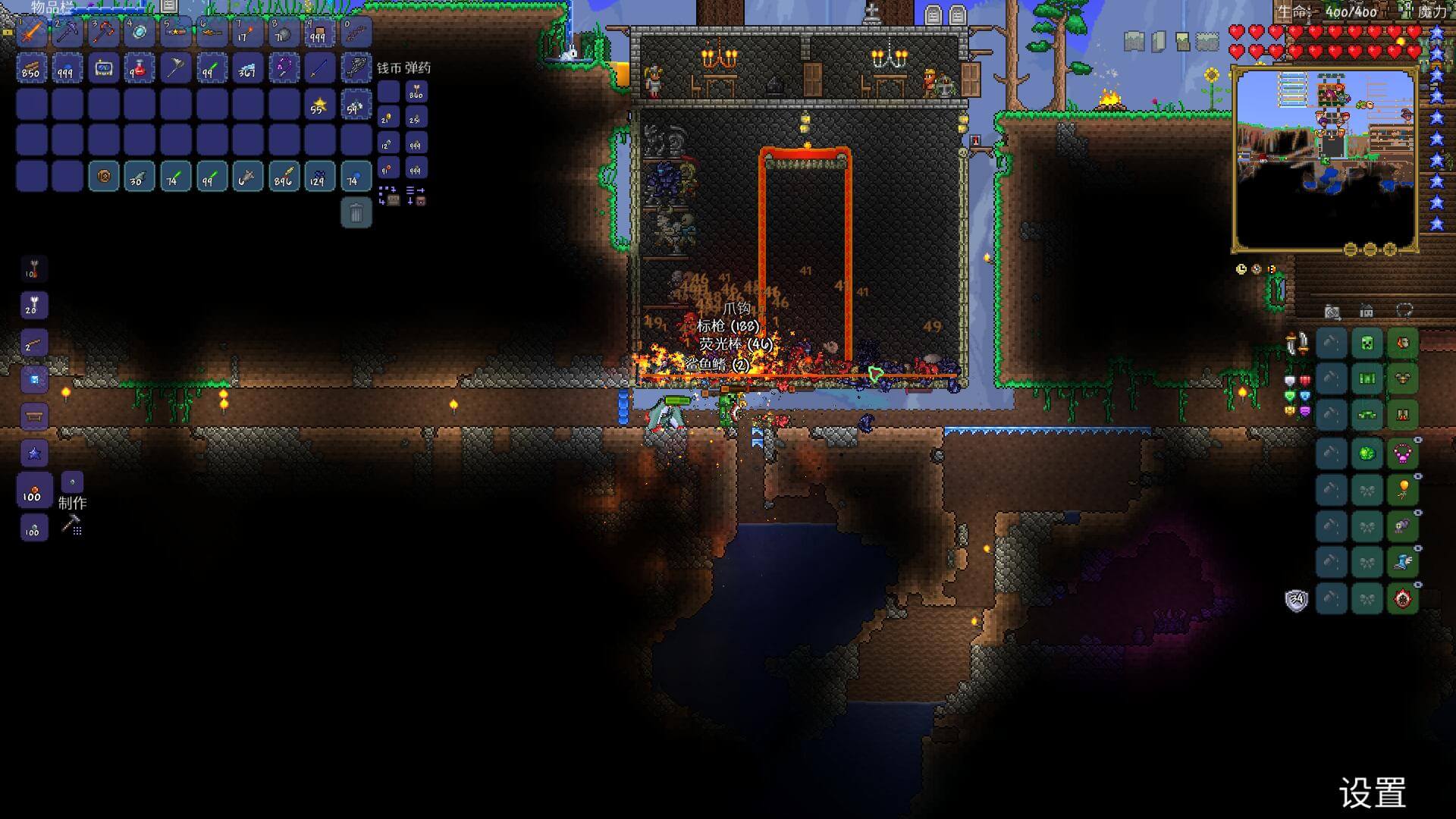Choose the bug net inventory slot
The width and height of the screenshot is (1456, 819).
(x=175, y=69)
